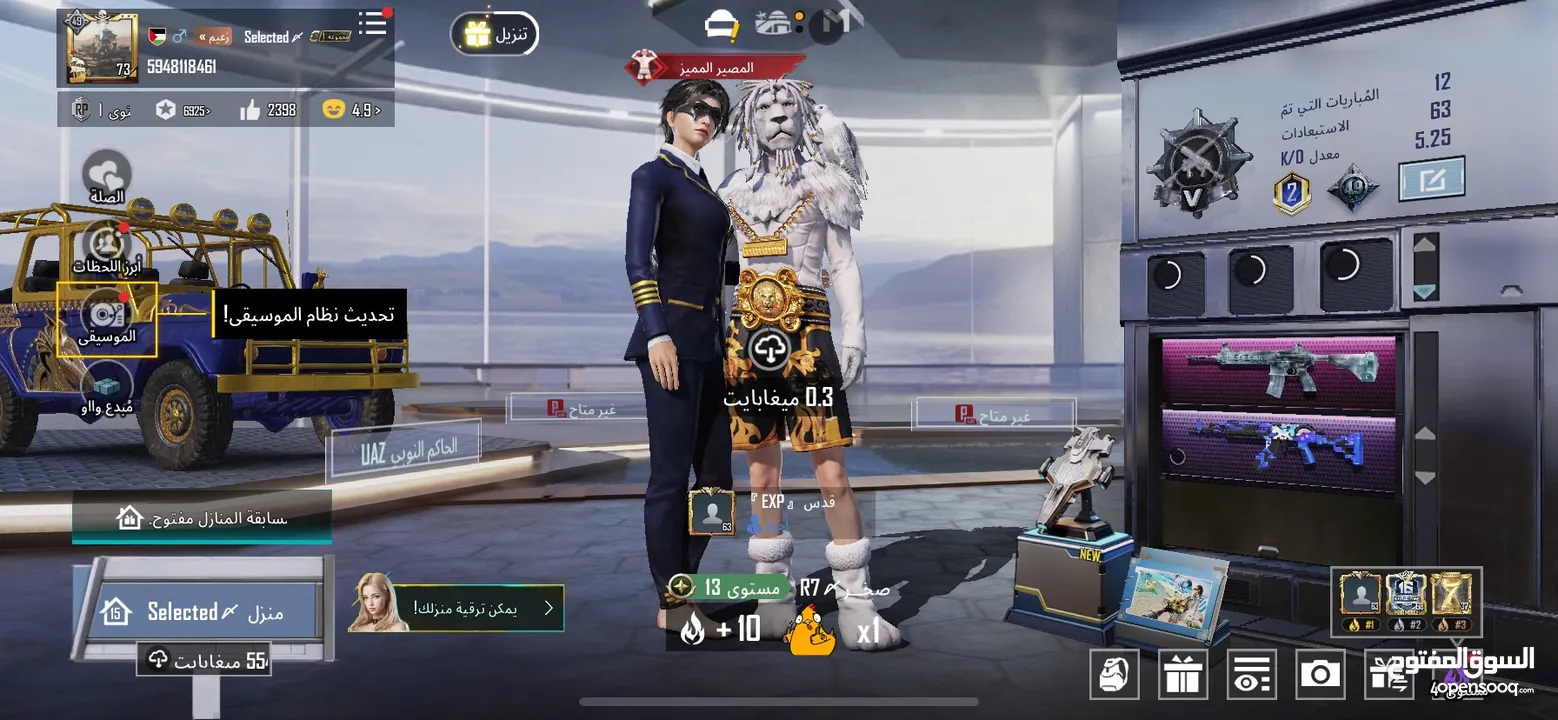Open the hamburger list menu

tap(373, 24)
